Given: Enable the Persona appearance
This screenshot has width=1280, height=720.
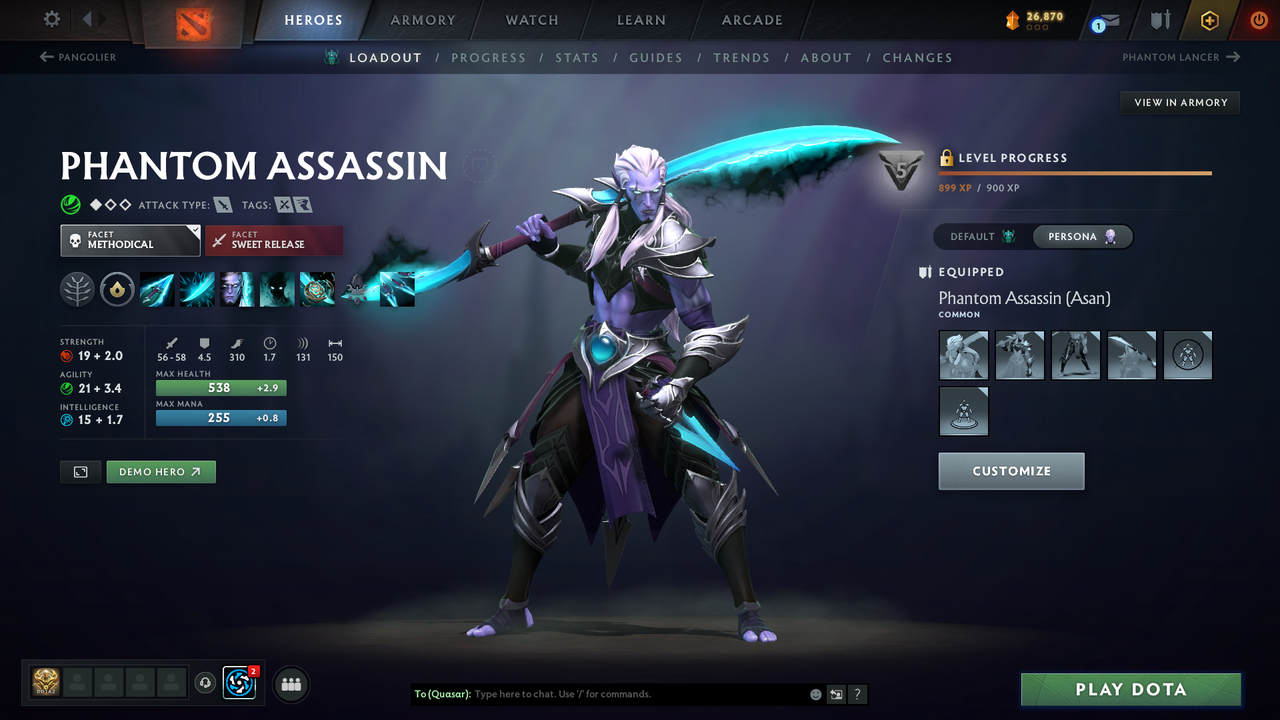Looking at the screenshot, I should click(x=1082, y=236).
